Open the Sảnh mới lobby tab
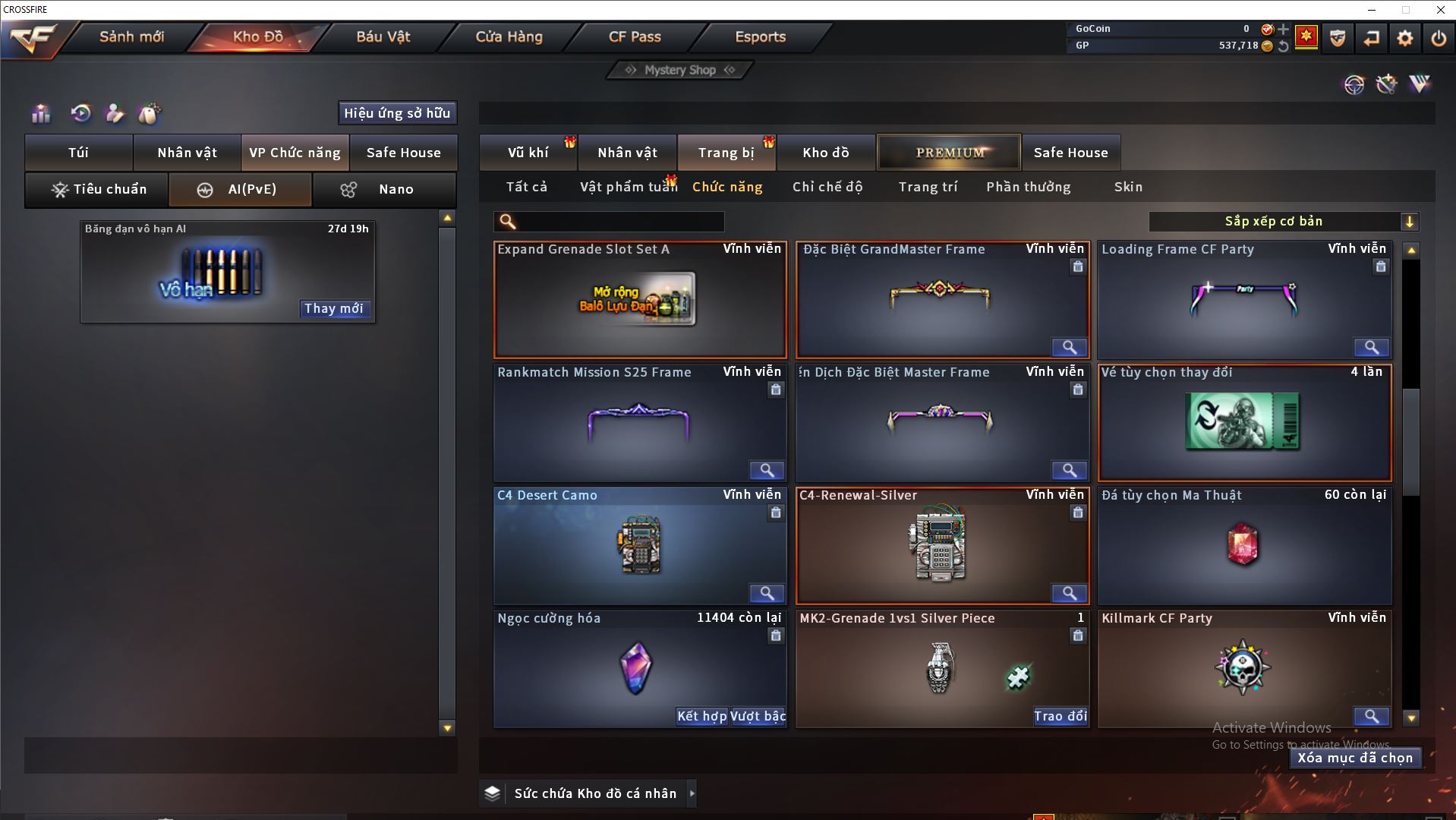Image resolution: width=1456 pixels, height=820 pixels. (x=131, y=36)
